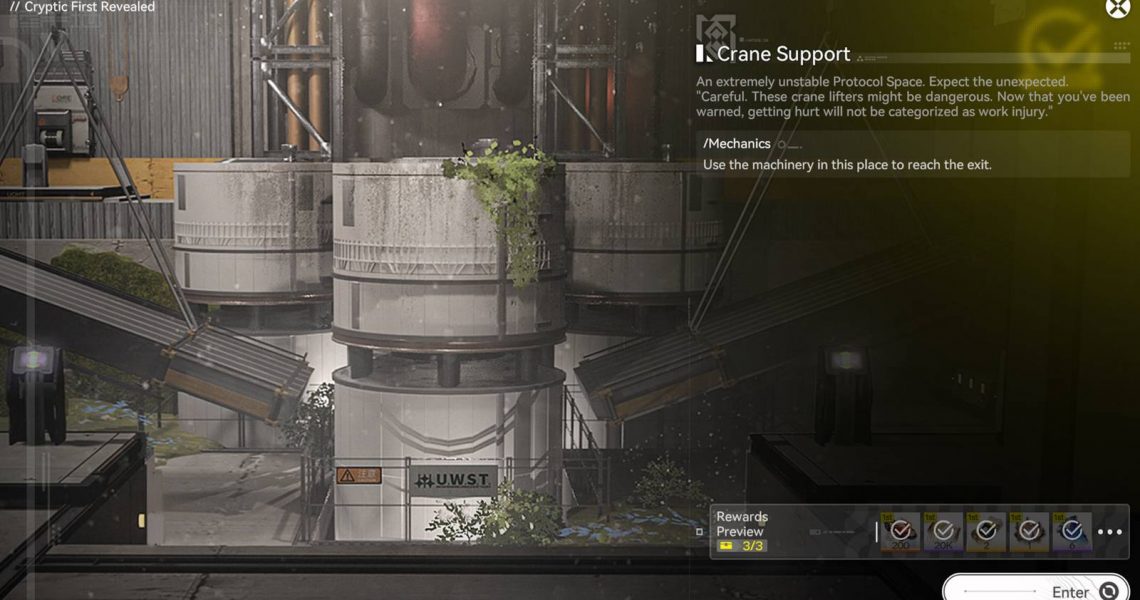Screen dimensions: 1140x600
Task: Select the reward item marked 200
Action: 901,532
